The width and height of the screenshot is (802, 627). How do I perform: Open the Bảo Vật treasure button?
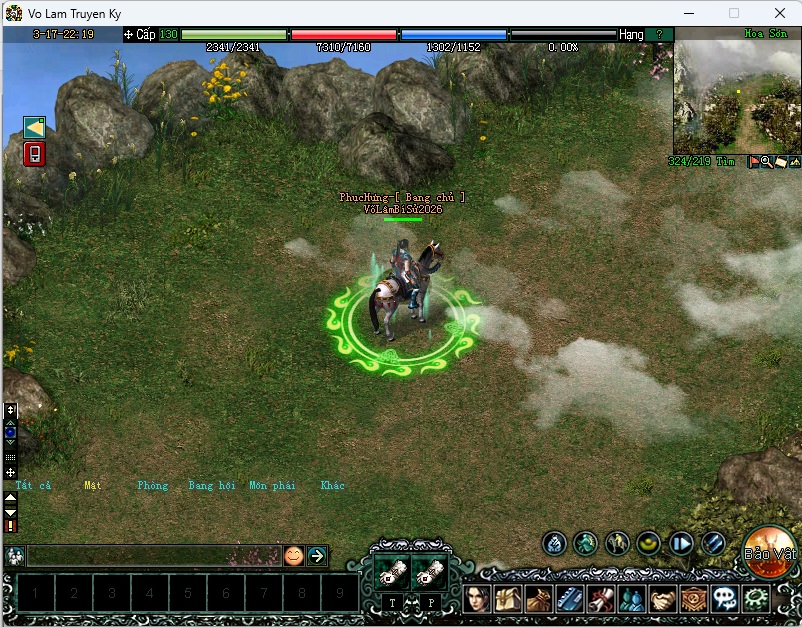pyautogui.click(x=770, y=553)
